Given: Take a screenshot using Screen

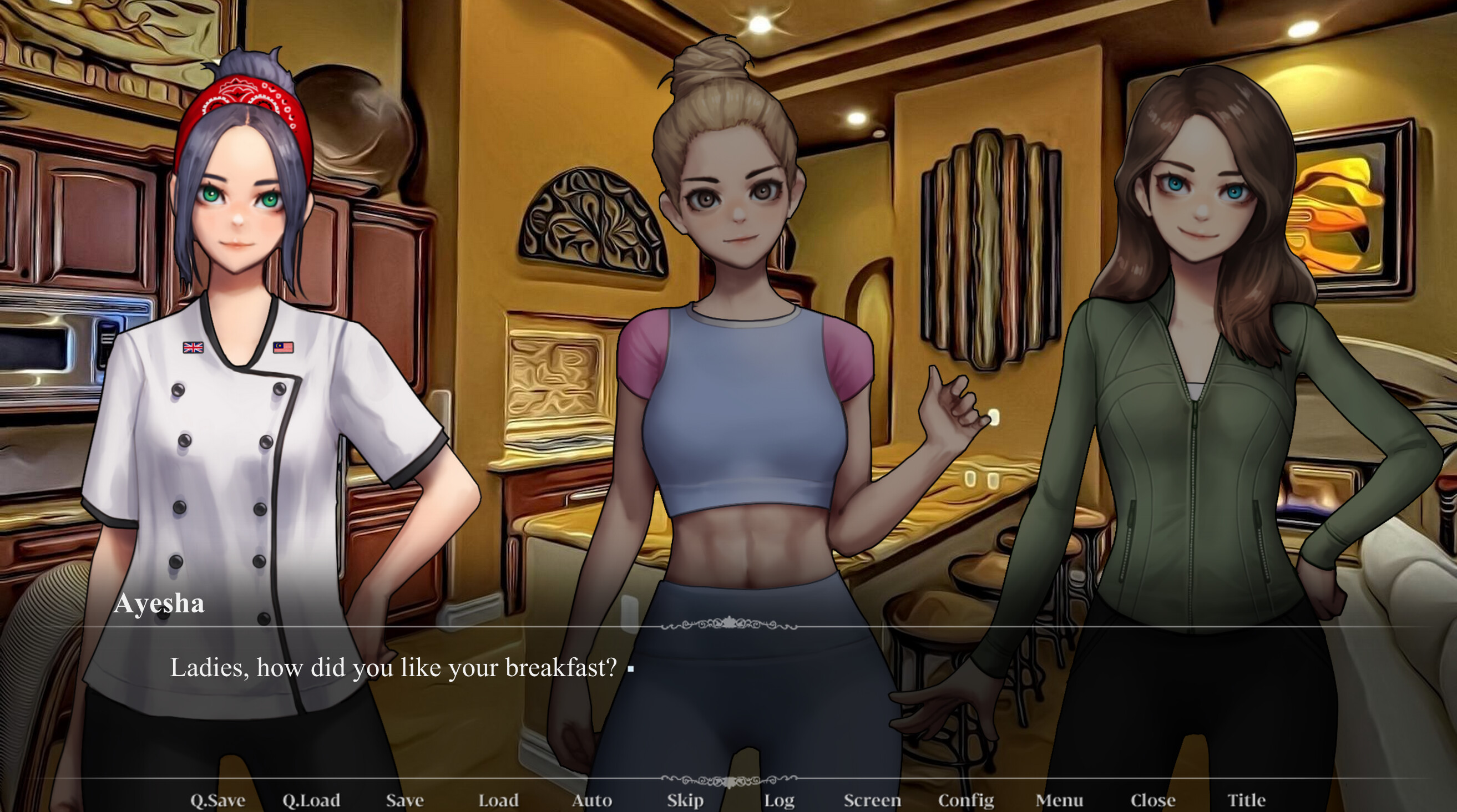Looking at the screenshot, I should pyautogui.click(x=873, y=800).
